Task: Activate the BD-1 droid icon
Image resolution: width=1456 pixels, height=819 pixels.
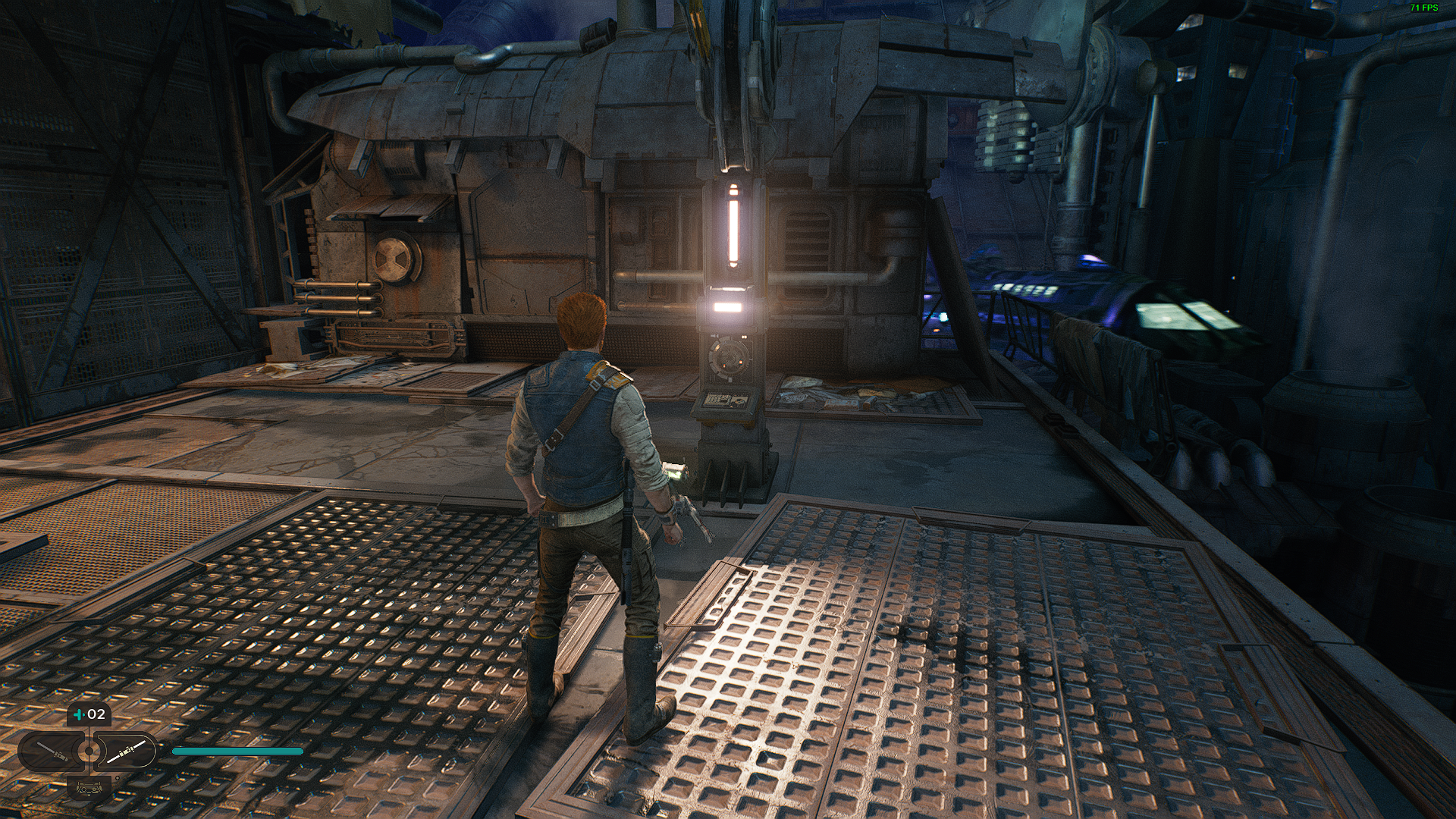Action: (x=89, y=787)
